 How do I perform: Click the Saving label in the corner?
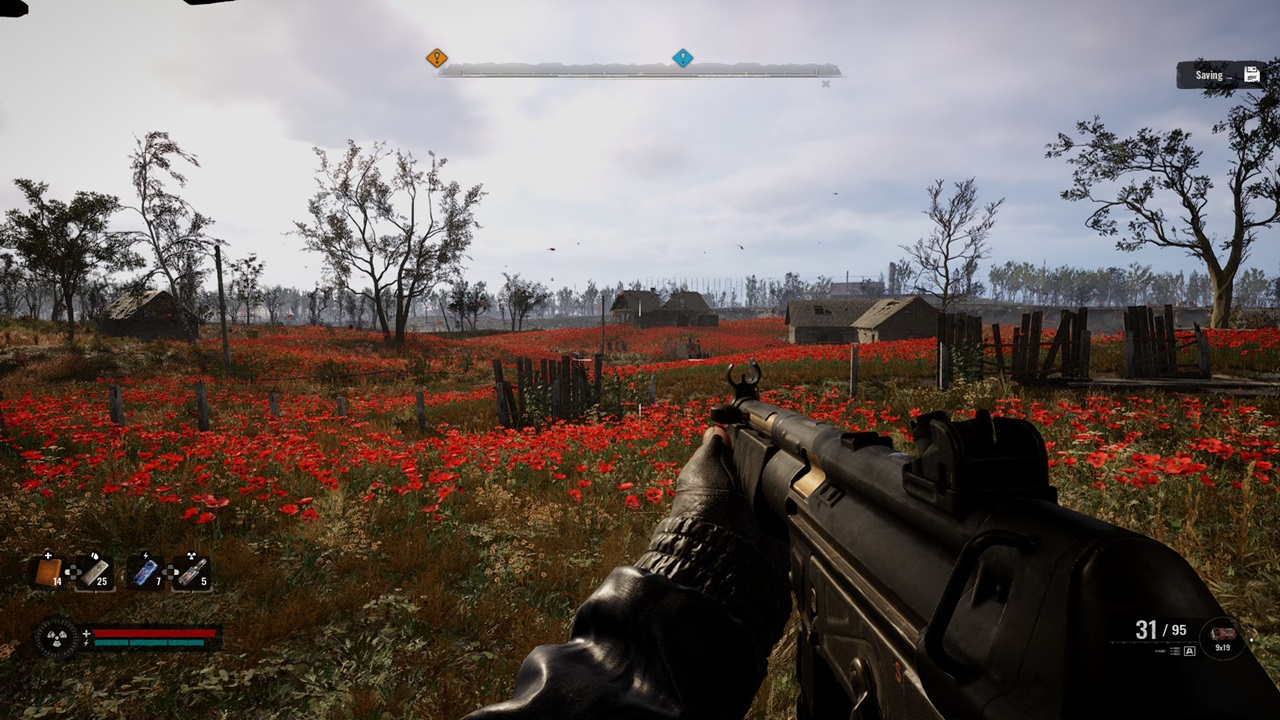tap(1209, 74)
